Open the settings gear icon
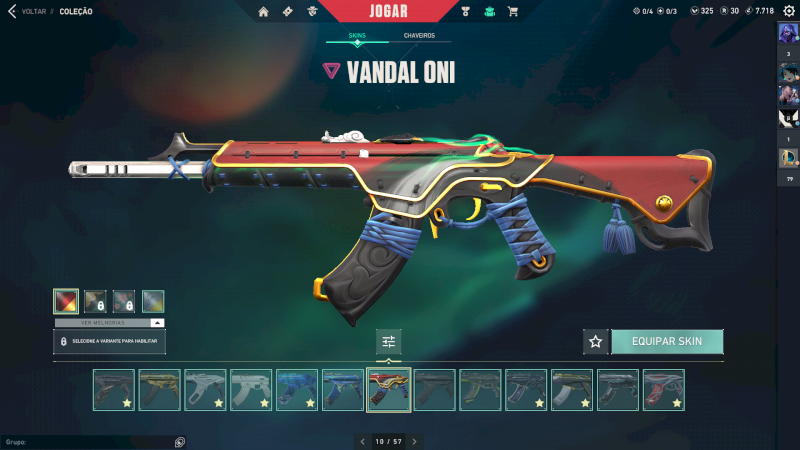The height and width of the screenshot is (450, 800). pos(789,11)
